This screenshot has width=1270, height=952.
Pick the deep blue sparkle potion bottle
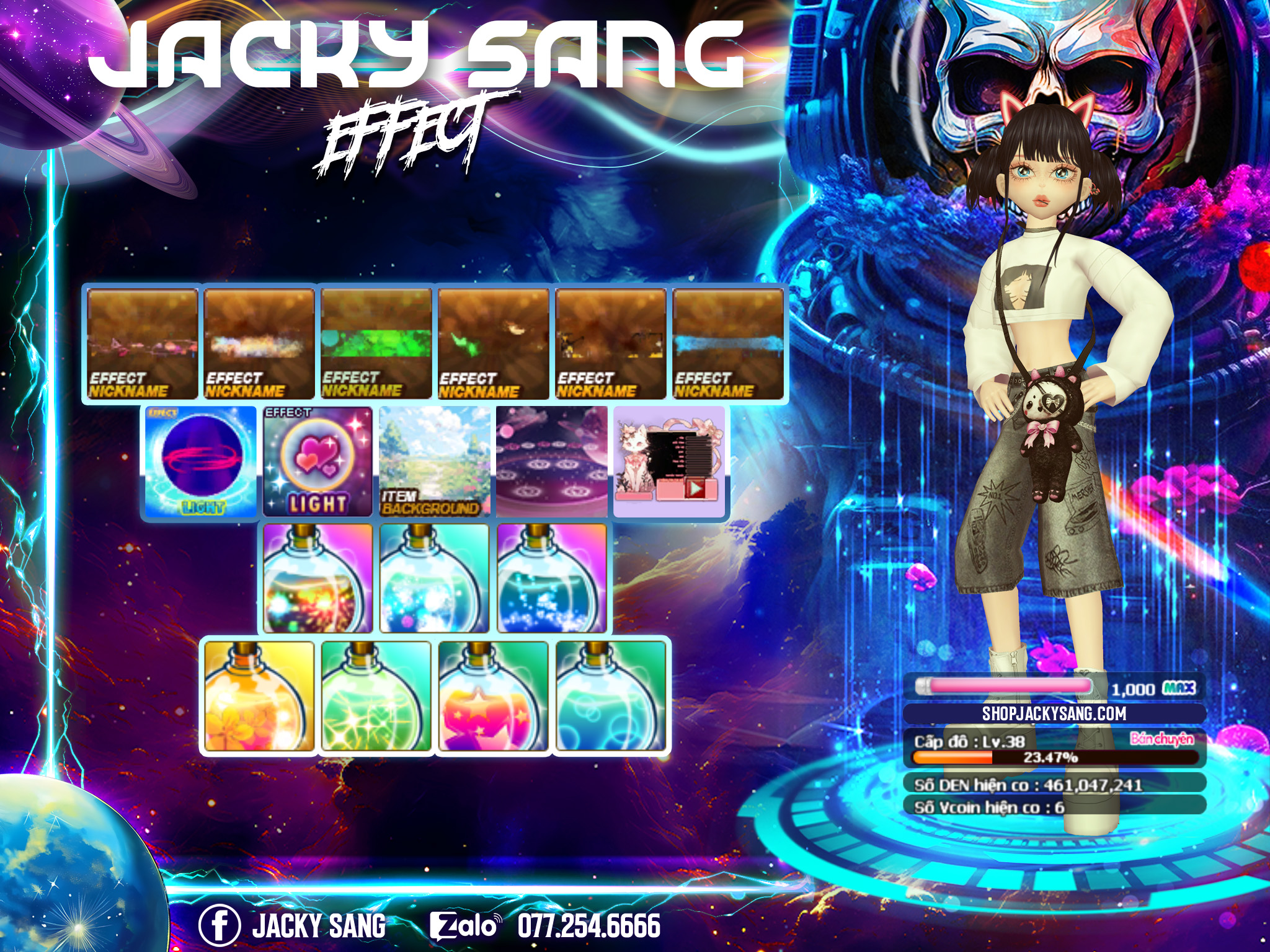pos(551,579)
